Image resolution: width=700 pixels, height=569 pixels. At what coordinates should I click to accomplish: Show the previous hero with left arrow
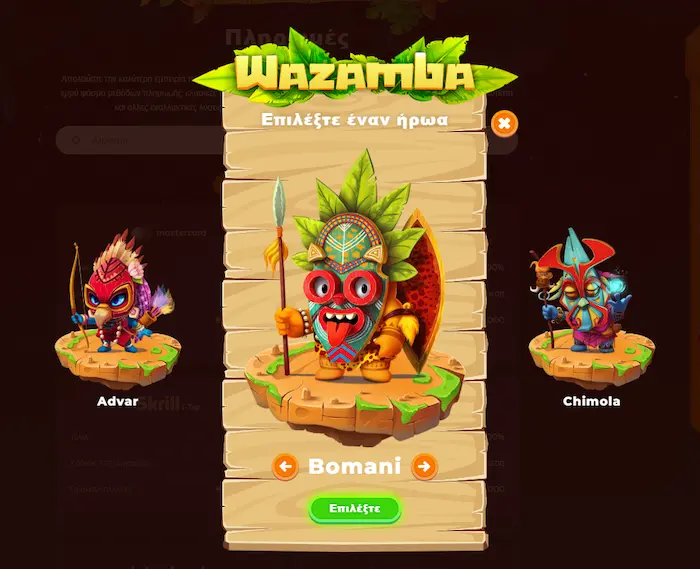click(x=285, y=466)
